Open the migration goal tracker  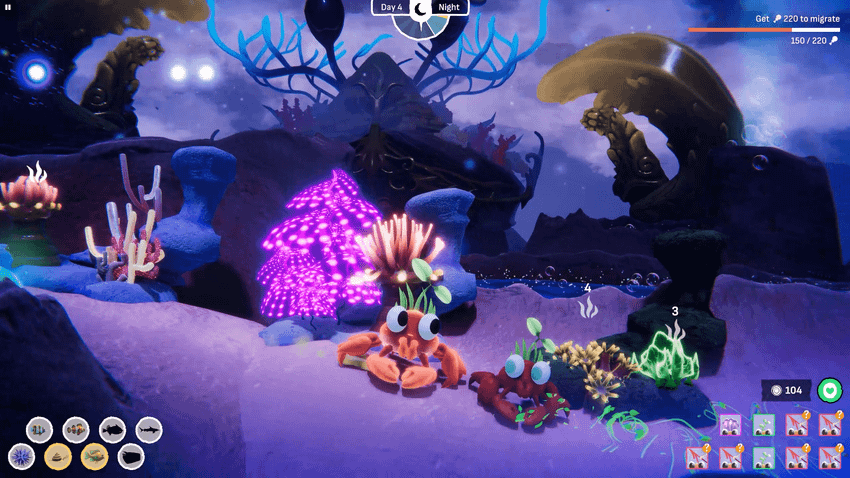click(764, 29)
